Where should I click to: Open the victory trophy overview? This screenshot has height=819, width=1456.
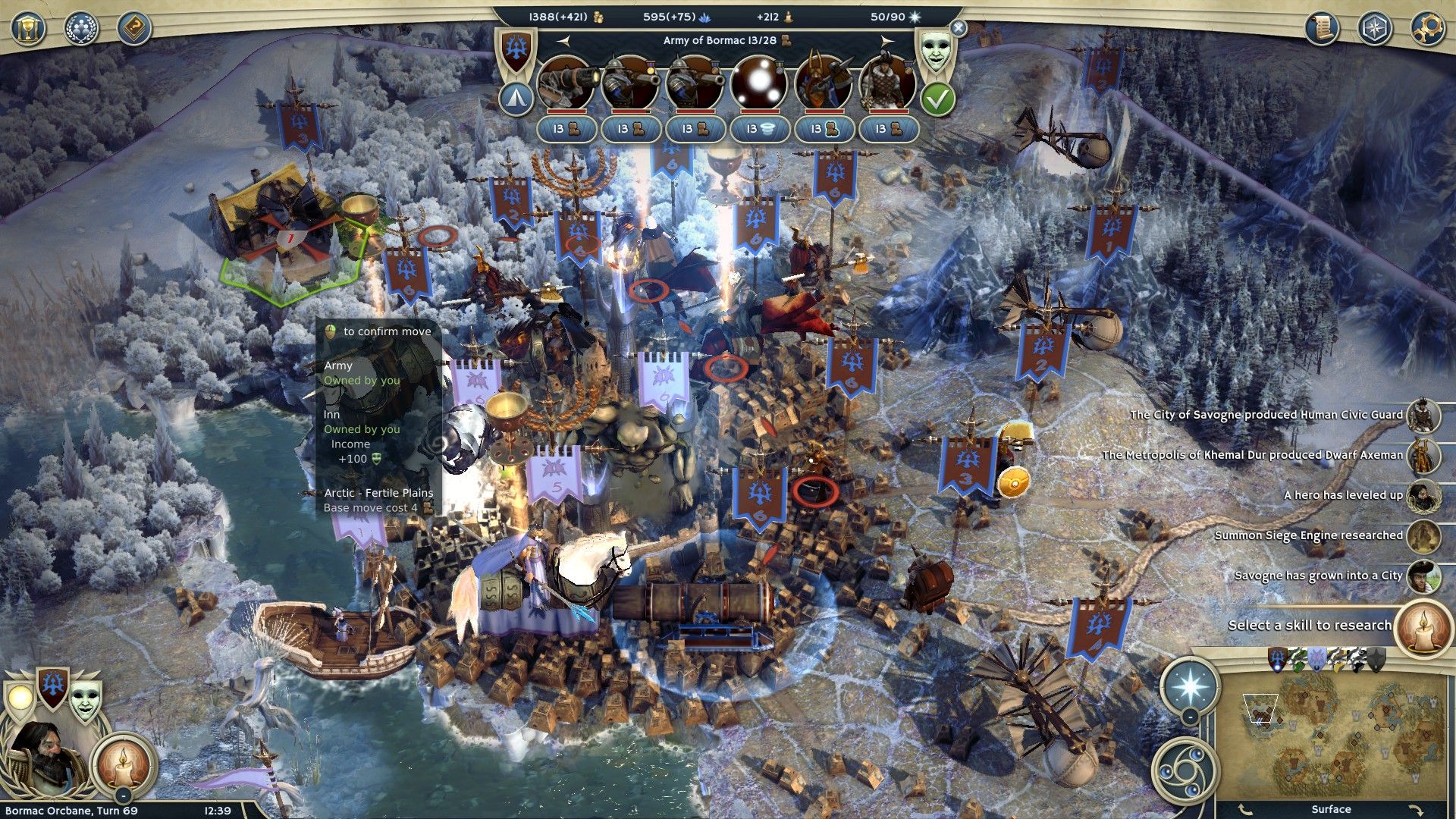(x=28, y=29)
